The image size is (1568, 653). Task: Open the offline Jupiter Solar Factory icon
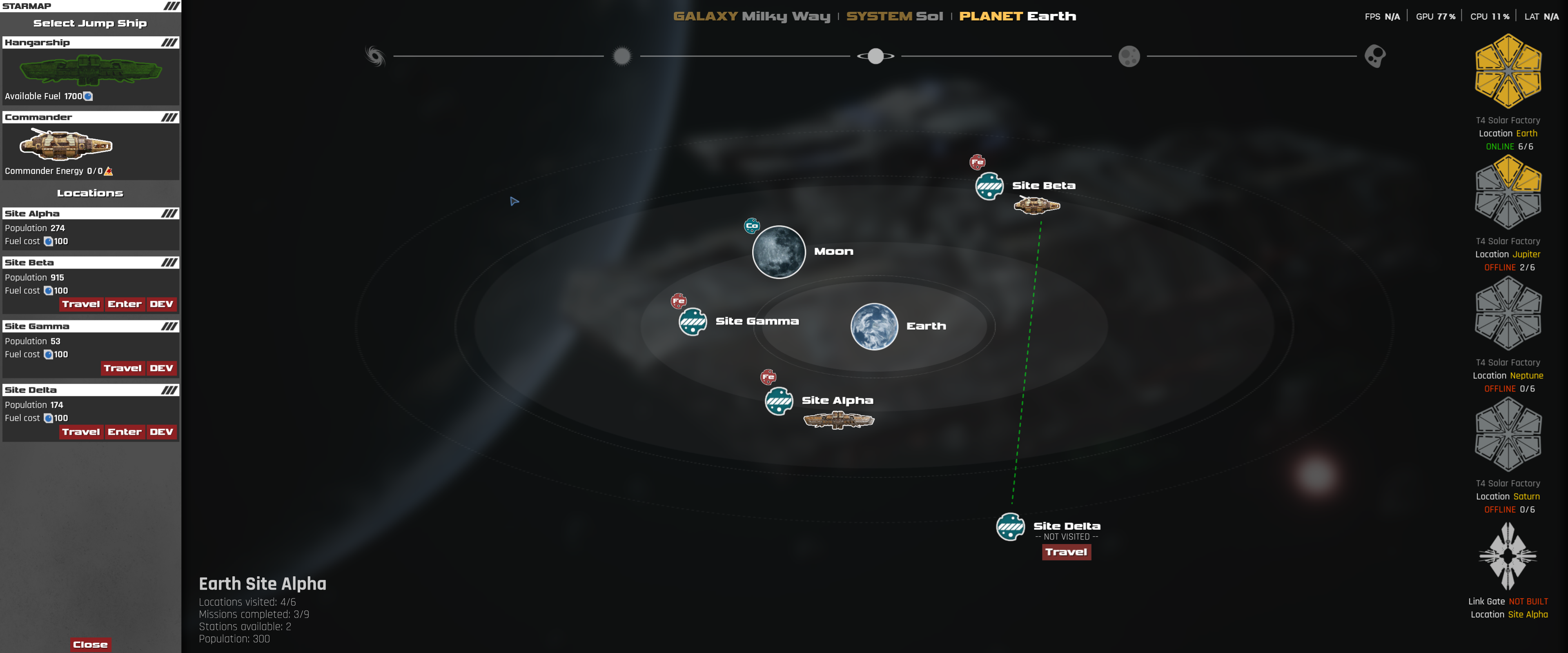pyautogui.click(x=1508, y=192)
